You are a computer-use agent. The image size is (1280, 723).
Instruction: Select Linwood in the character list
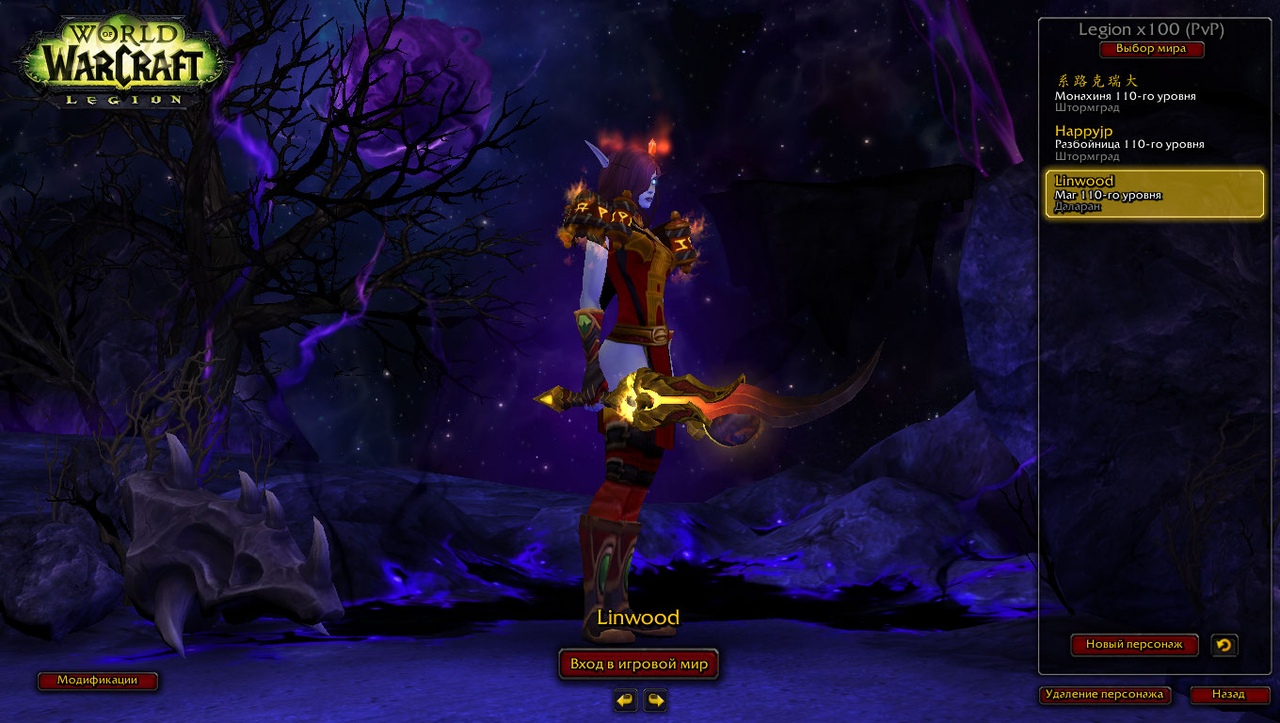1154,193
